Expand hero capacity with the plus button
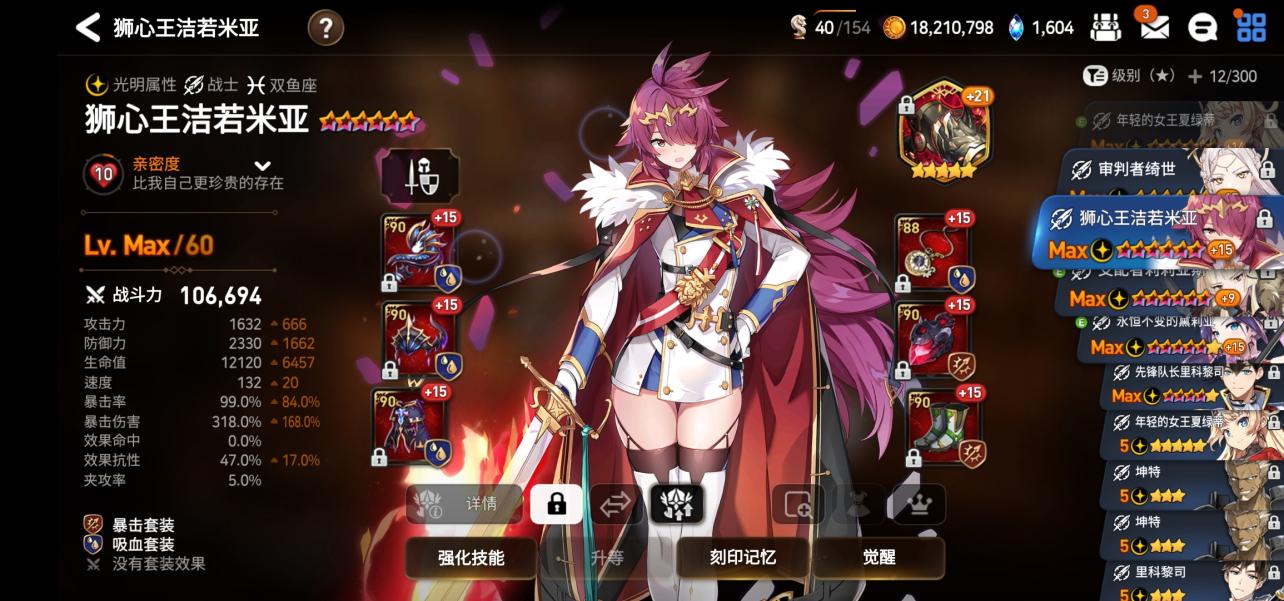The width and height of the screenshot is (1284, 601). coord(1195,77)
